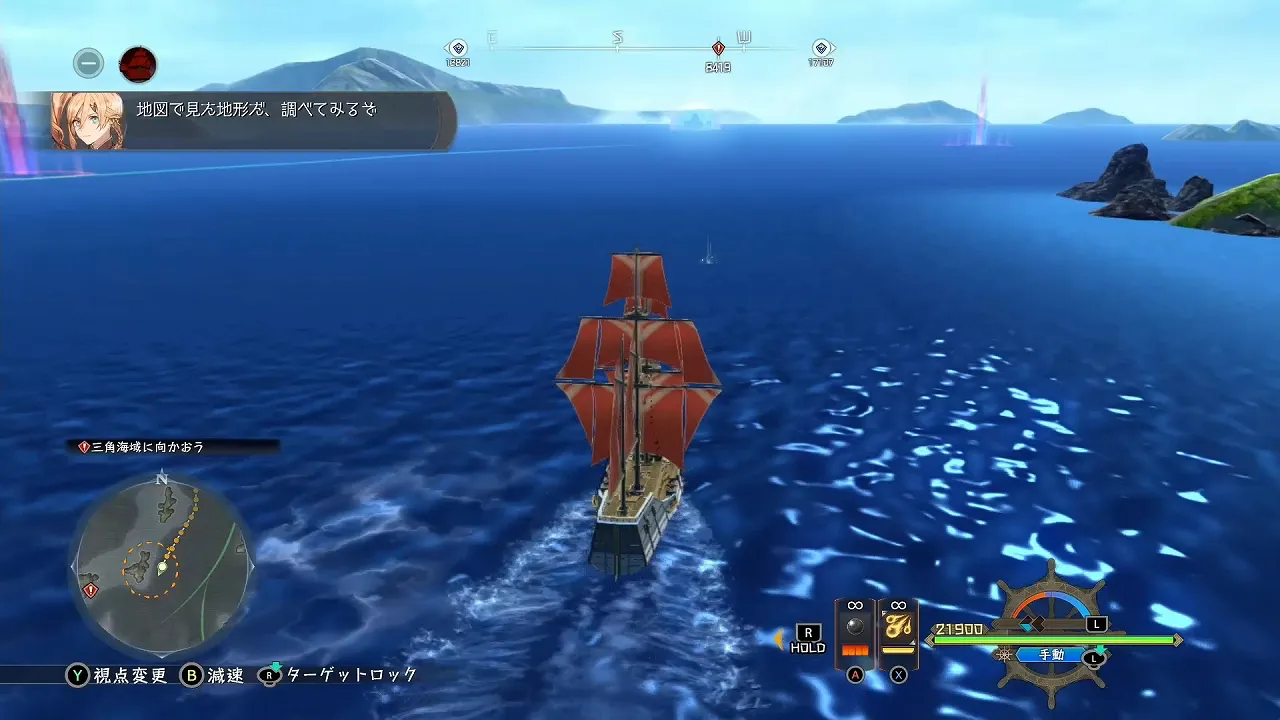Expand the minus circle button at top left
Screen dimensions: 1280x720
click(x=88, y=63)
